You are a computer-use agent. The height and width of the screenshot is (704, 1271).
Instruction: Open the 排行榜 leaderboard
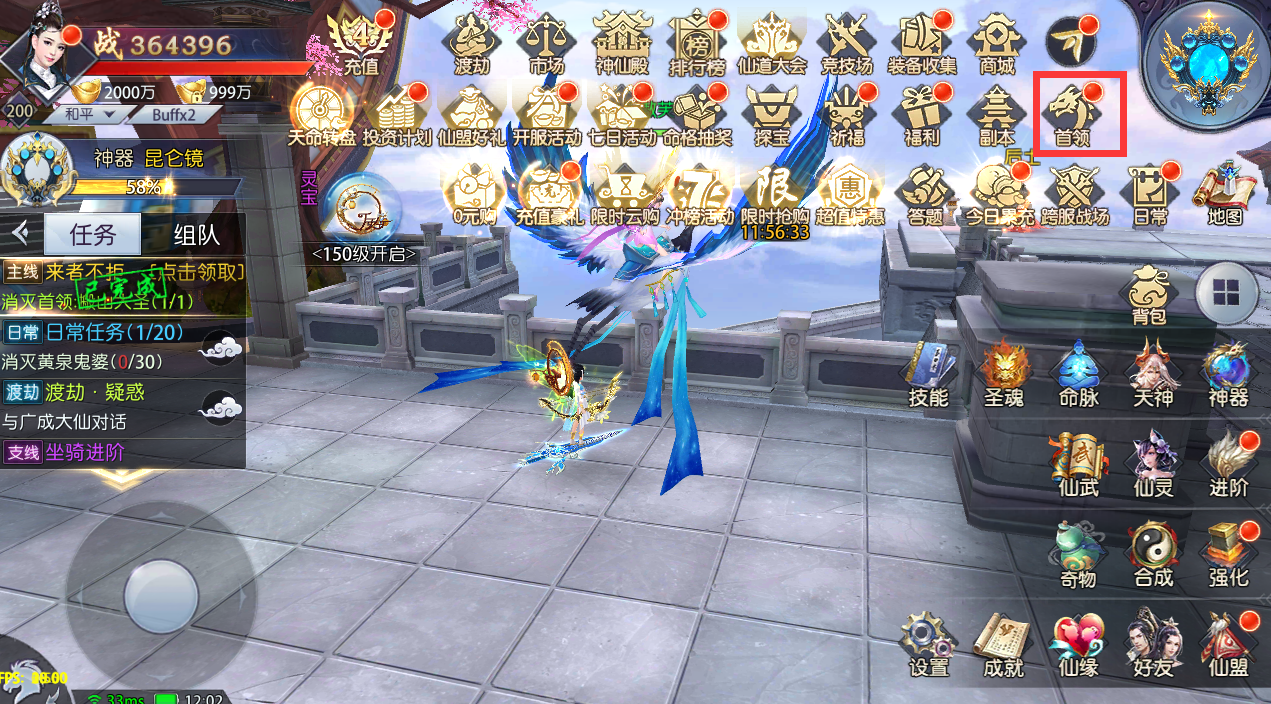697,43
